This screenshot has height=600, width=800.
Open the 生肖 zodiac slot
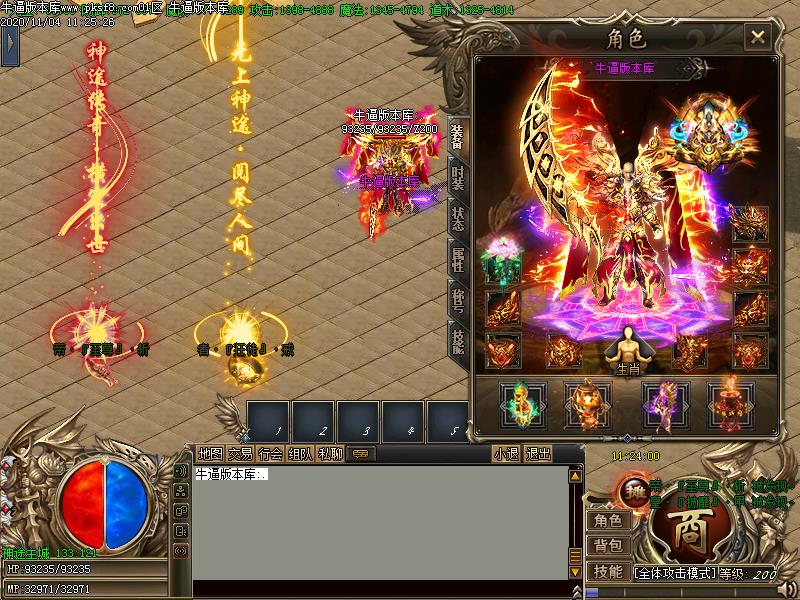click(628, 348)
